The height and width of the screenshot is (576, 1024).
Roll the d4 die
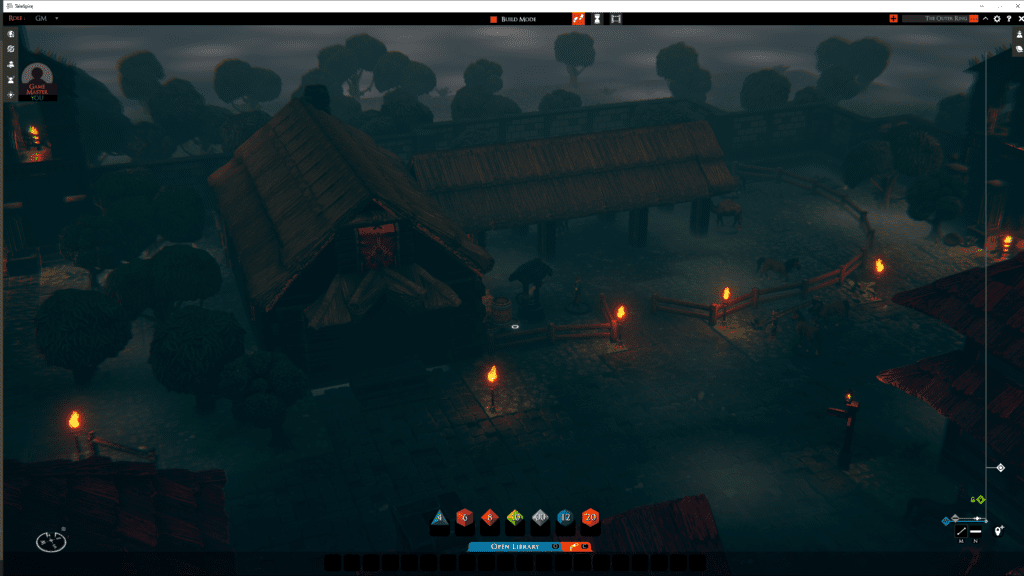(439, 518)
